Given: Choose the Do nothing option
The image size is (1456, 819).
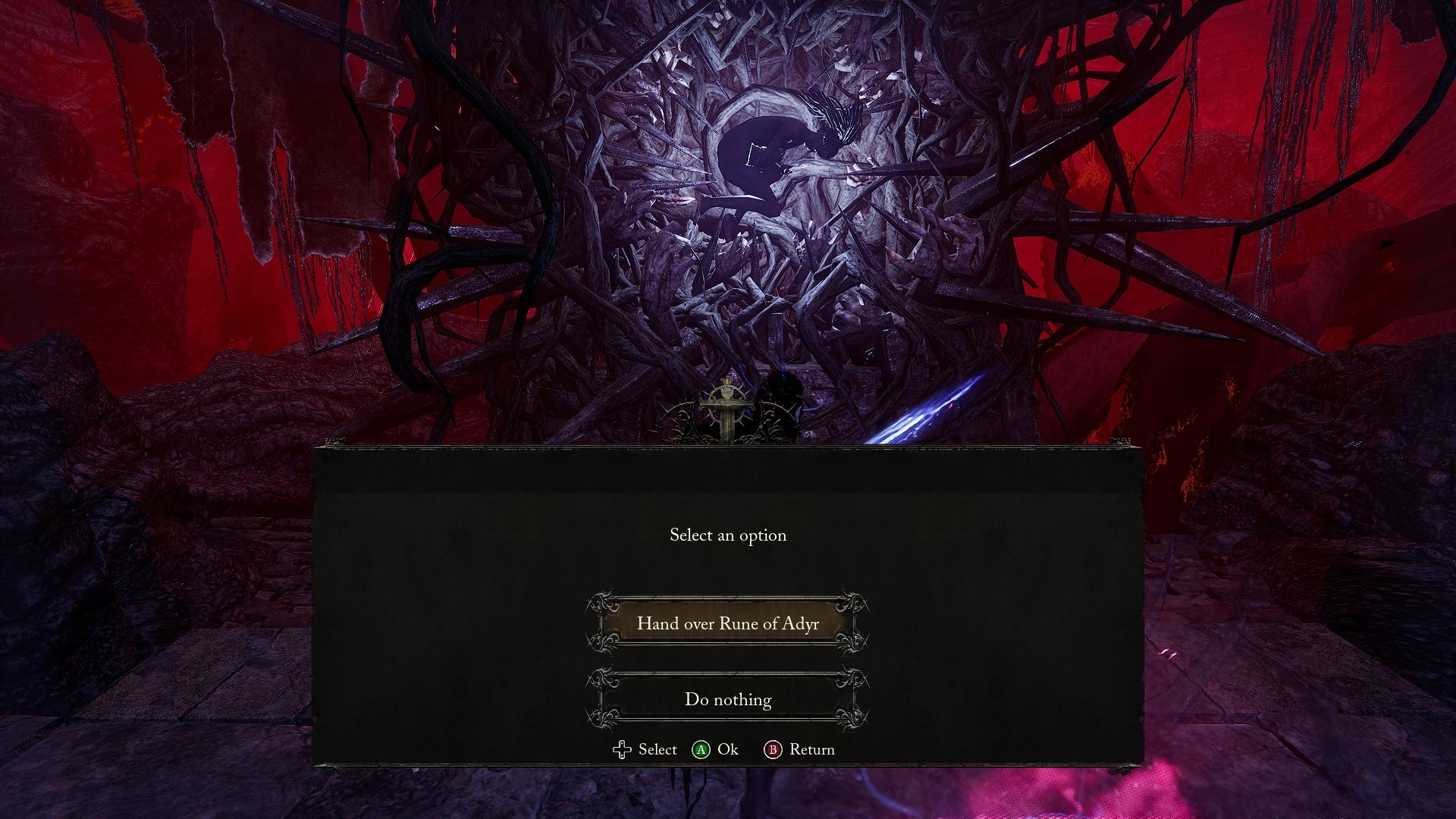Looking at the screenshot, I should coord(728,700).
